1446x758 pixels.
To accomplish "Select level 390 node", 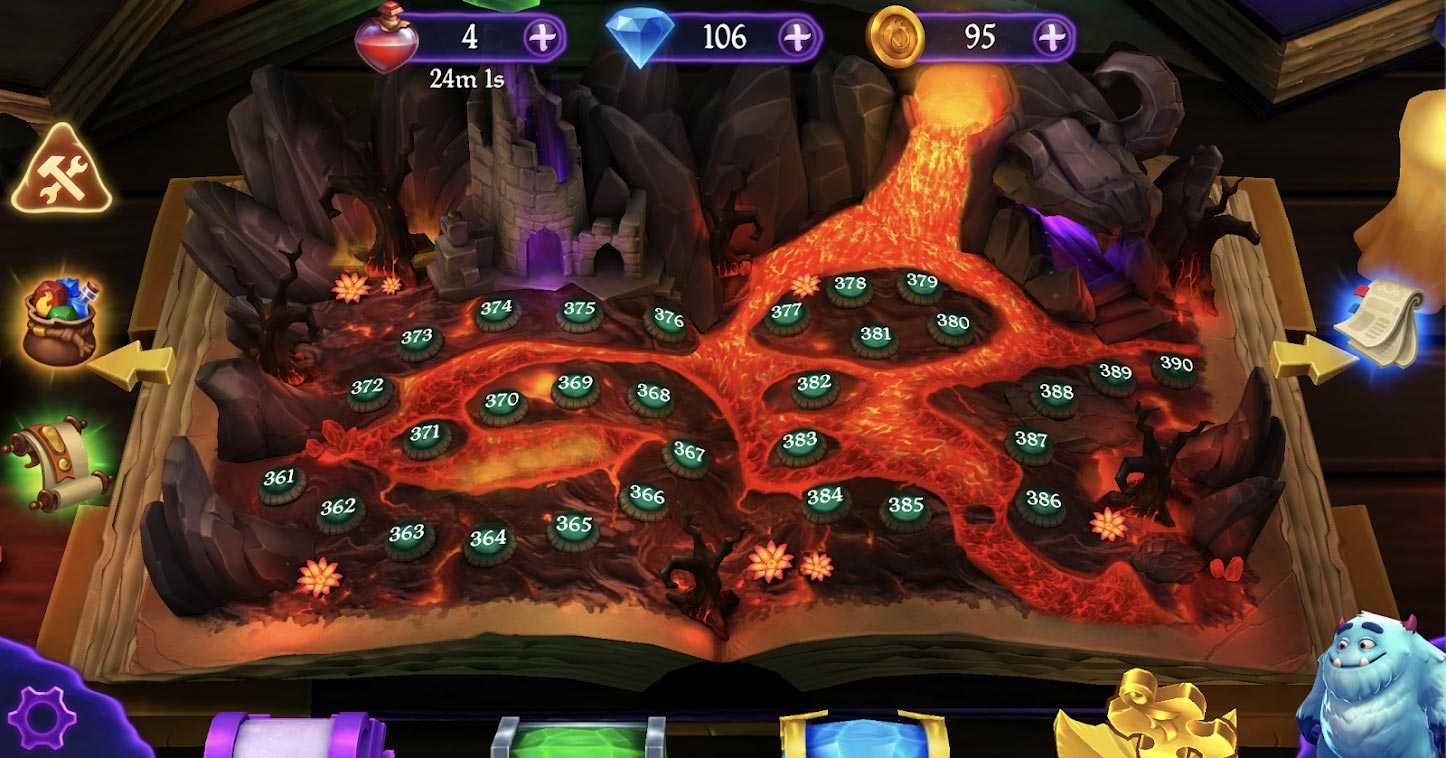I will [x=1176, y=368].
